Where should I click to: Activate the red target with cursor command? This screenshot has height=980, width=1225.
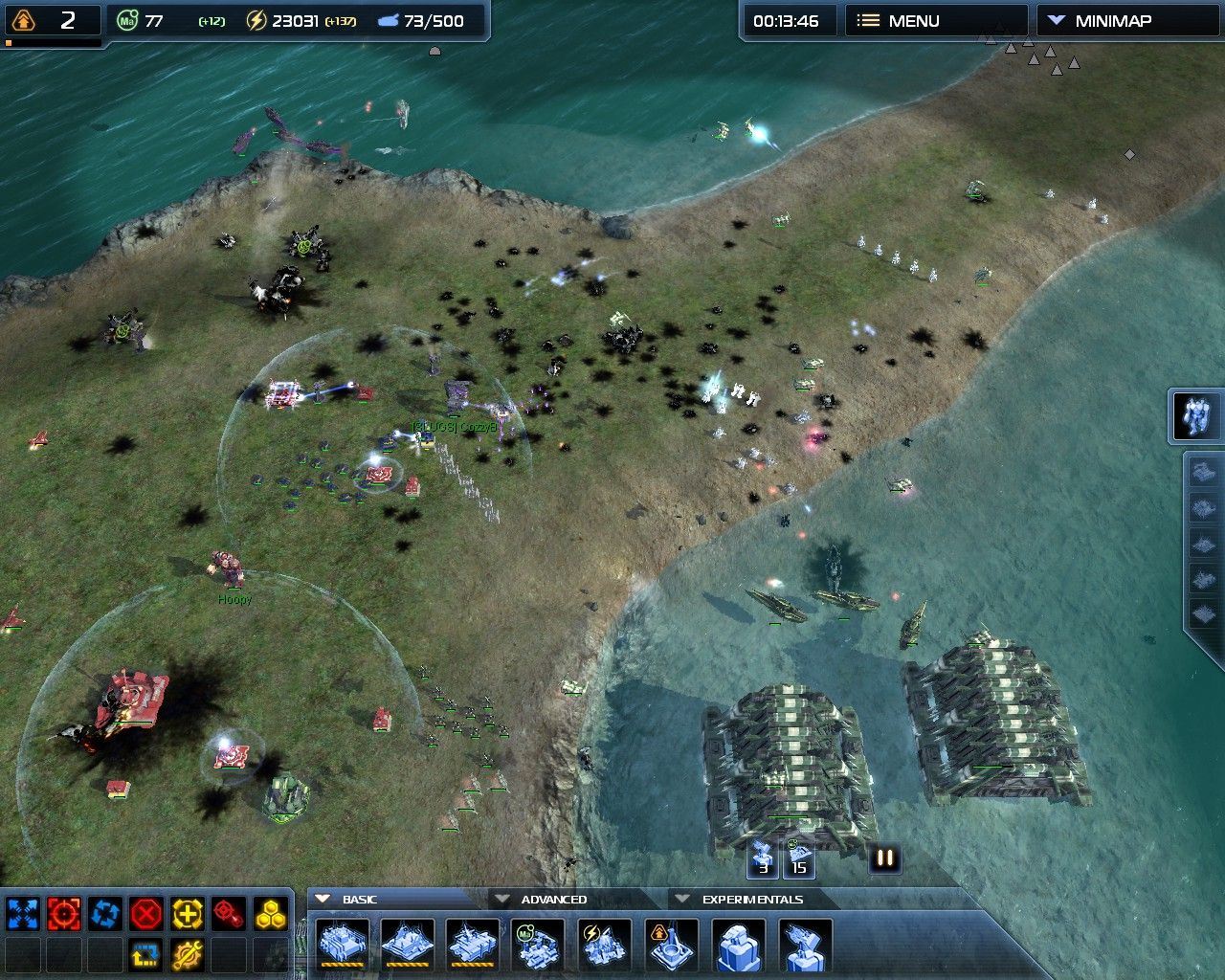click(x=229, y=914)
